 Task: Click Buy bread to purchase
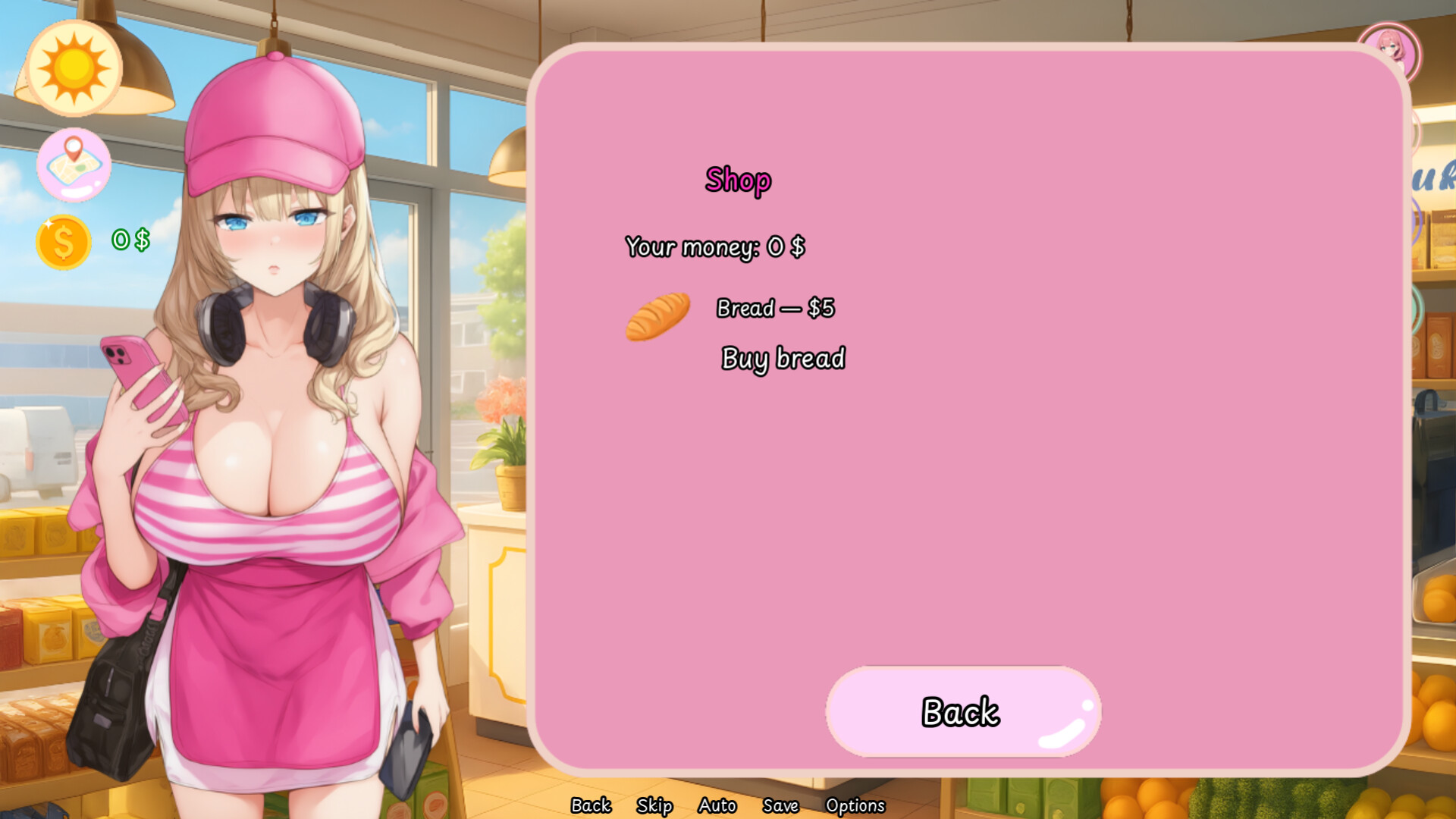coord(783,358)
